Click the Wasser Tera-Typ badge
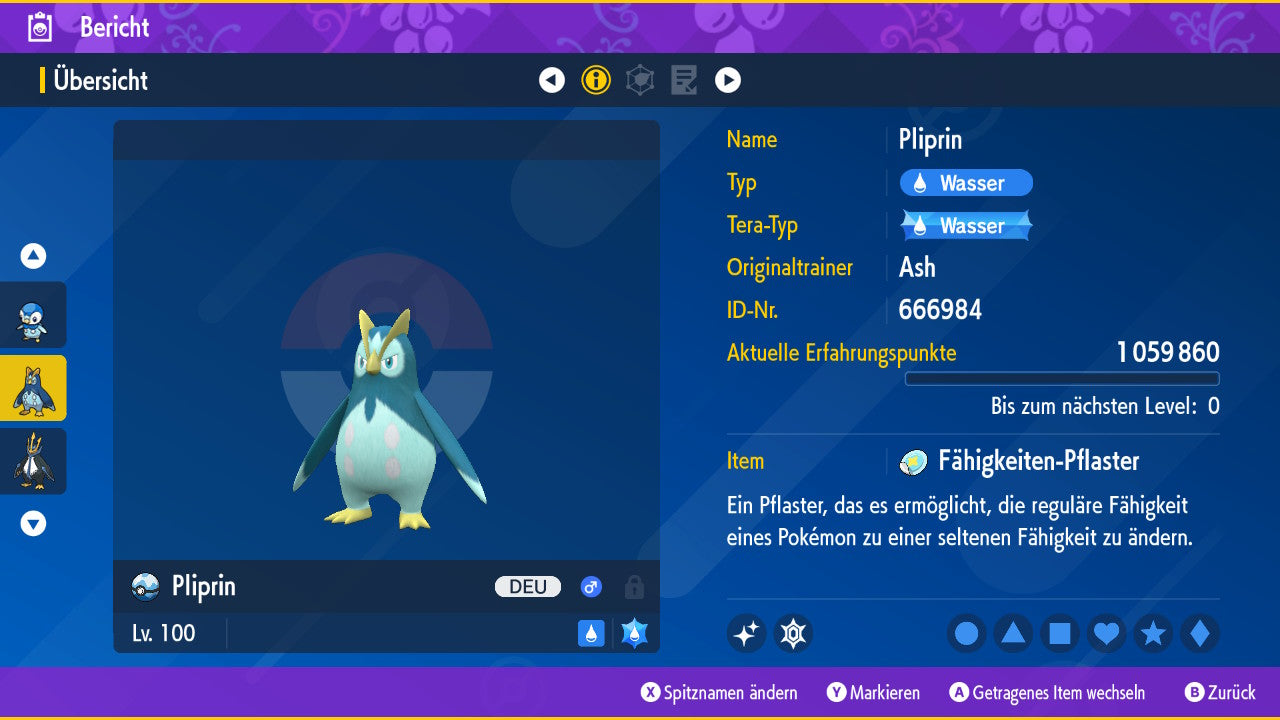 click(966, 226)
